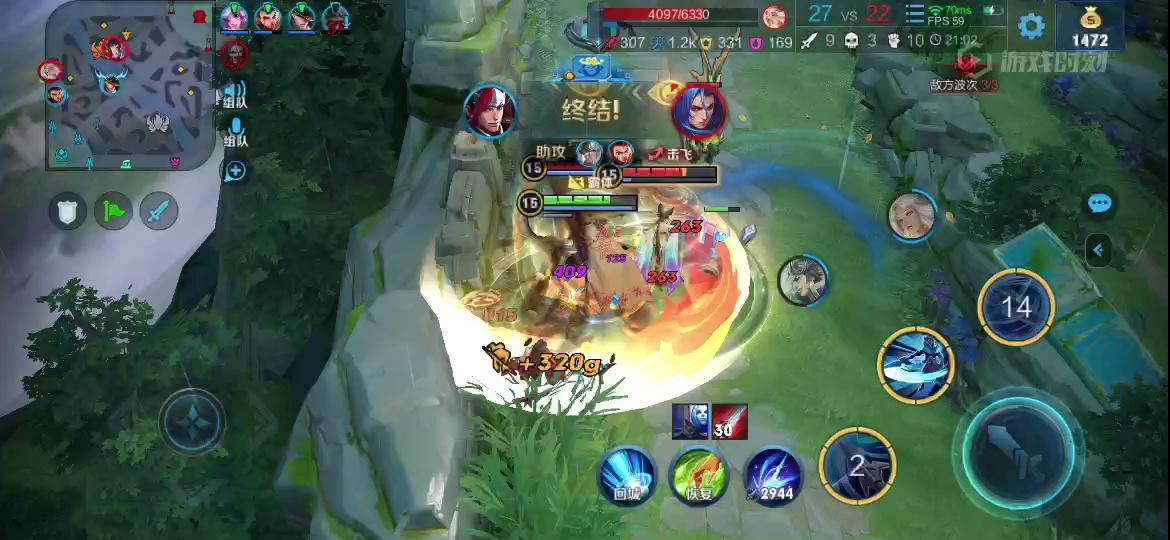Click the blue plus chat bubble button
Screen dimensions: 1170x540
pos(236,172)
